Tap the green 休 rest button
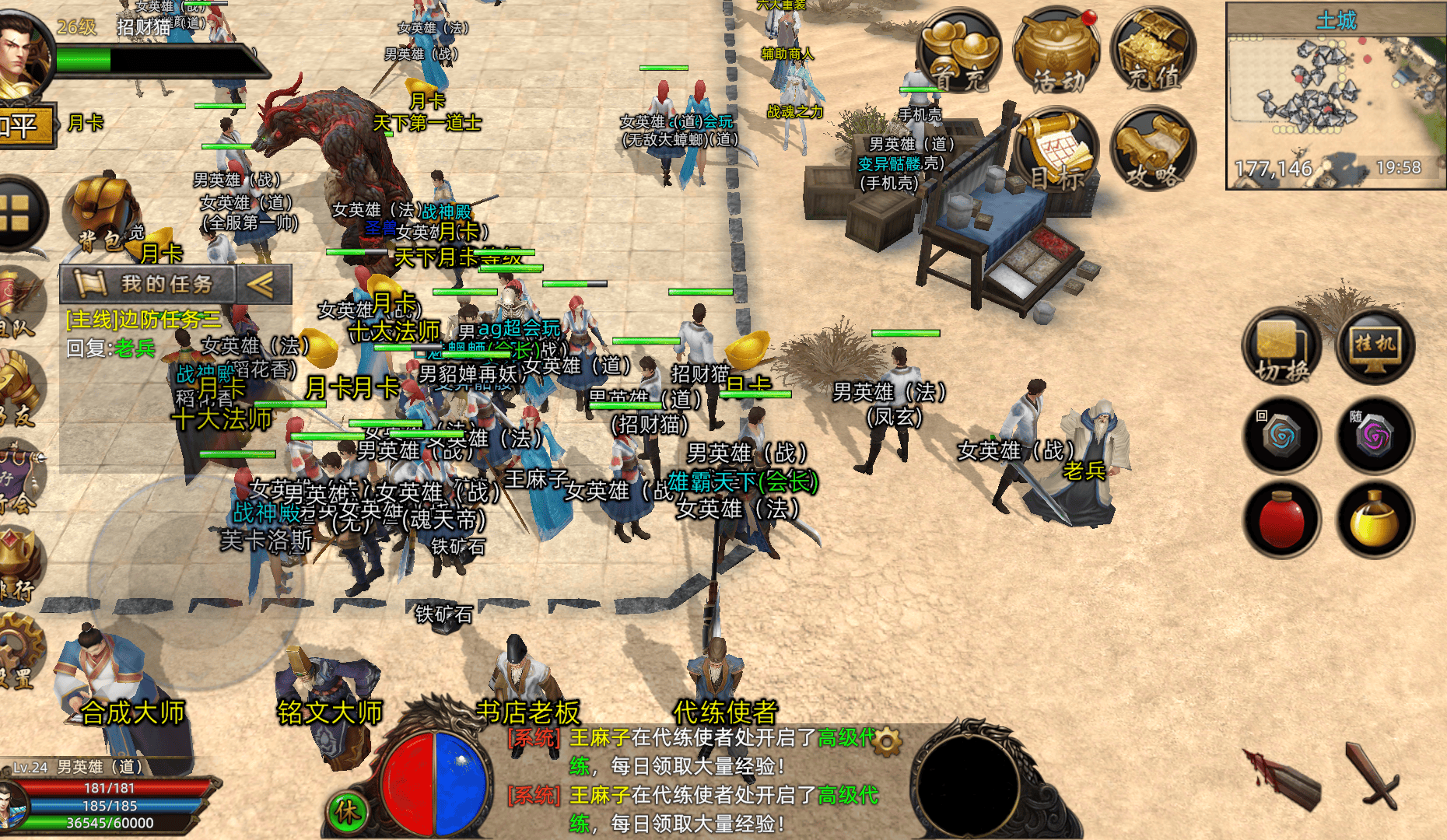 [x=347, y=812]
